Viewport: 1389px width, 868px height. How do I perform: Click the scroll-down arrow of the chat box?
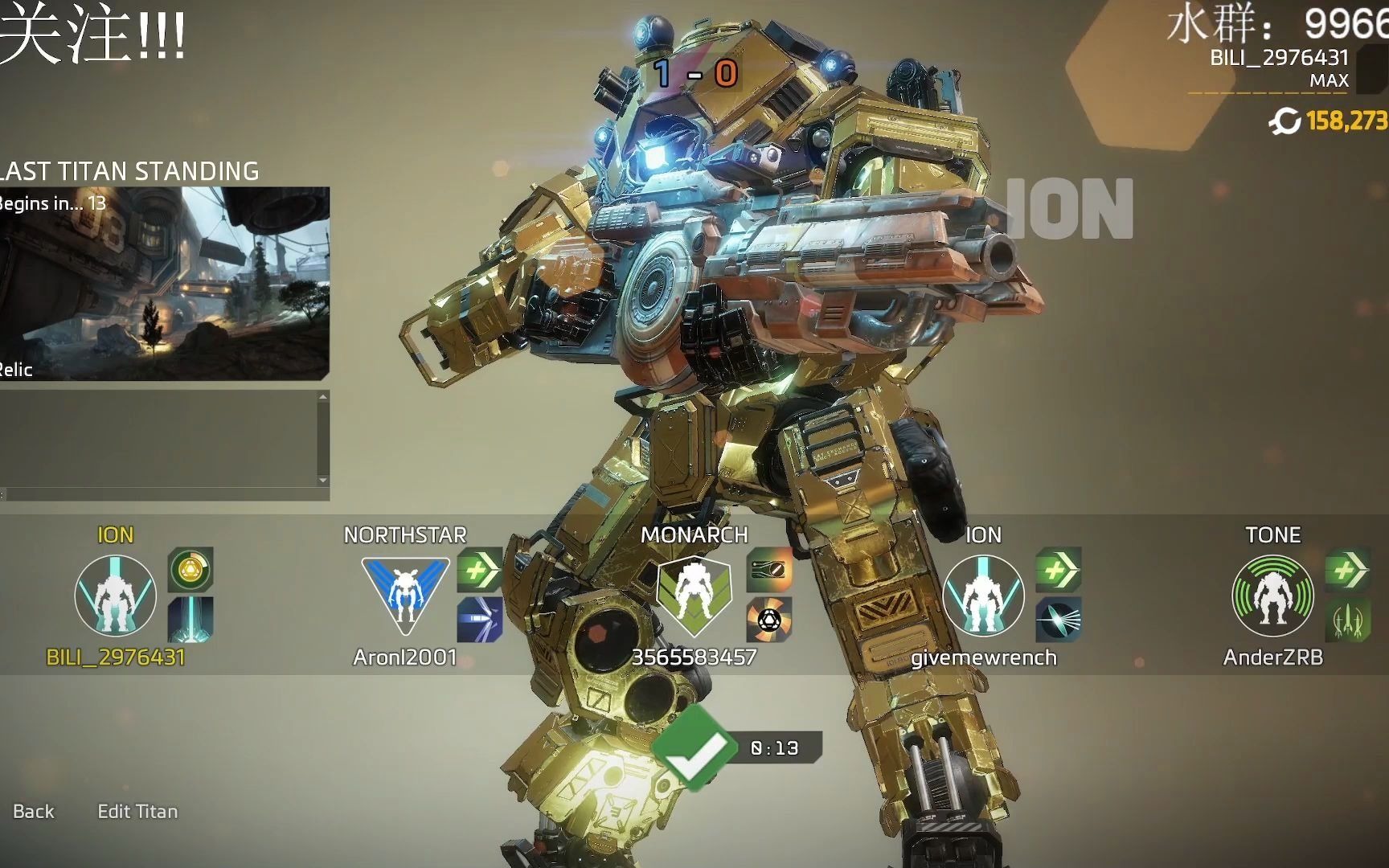tap(323, 481)
